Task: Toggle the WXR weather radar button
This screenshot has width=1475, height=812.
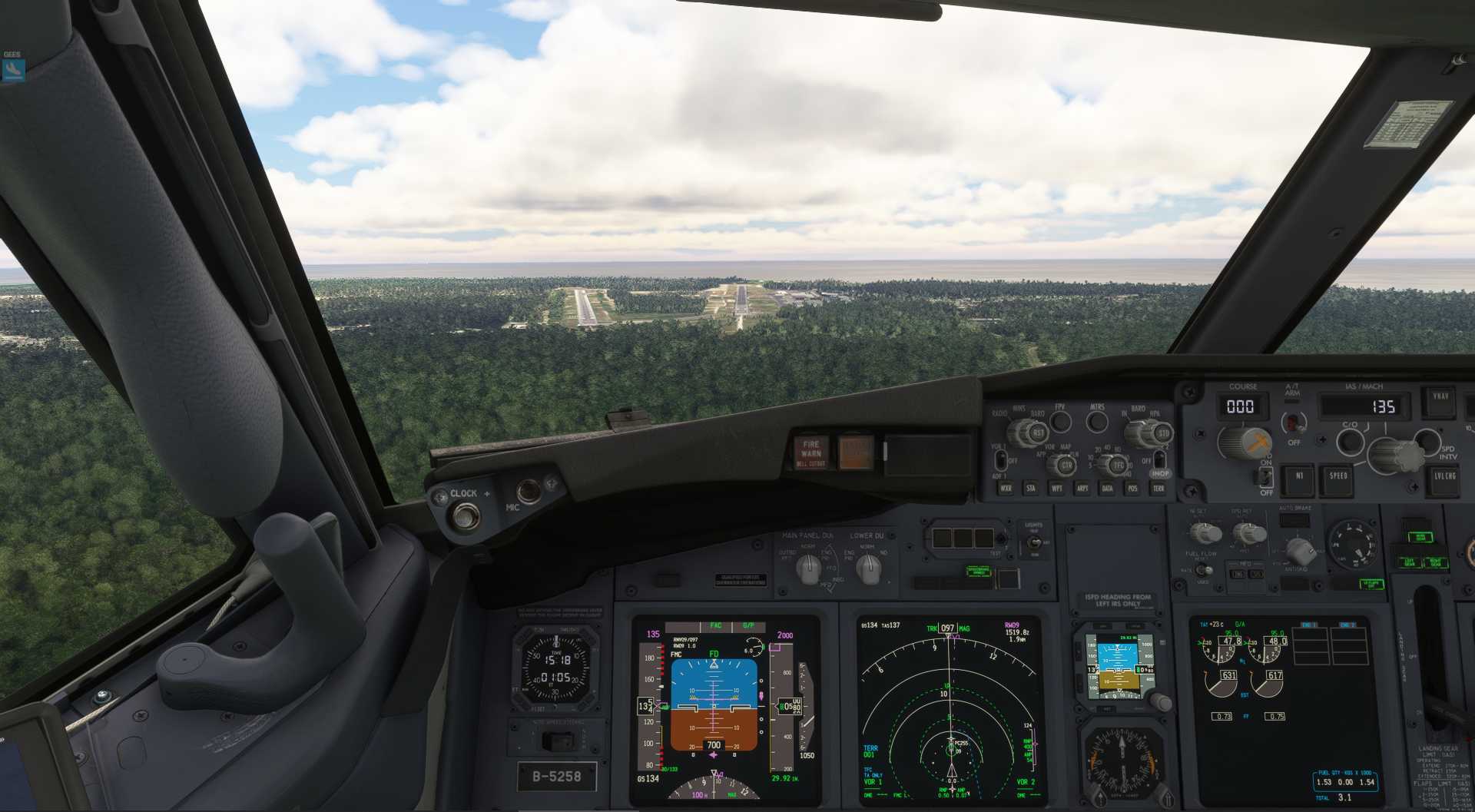Action: 1006,488
